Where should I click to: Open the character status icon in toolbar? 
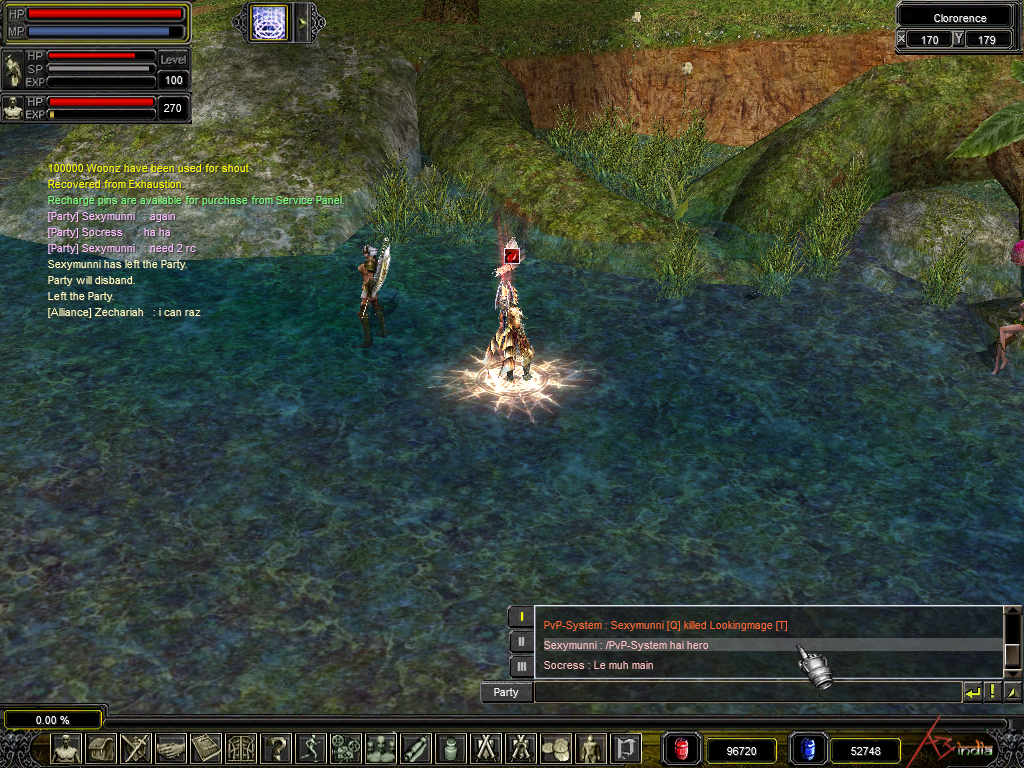tap(66, 747)
